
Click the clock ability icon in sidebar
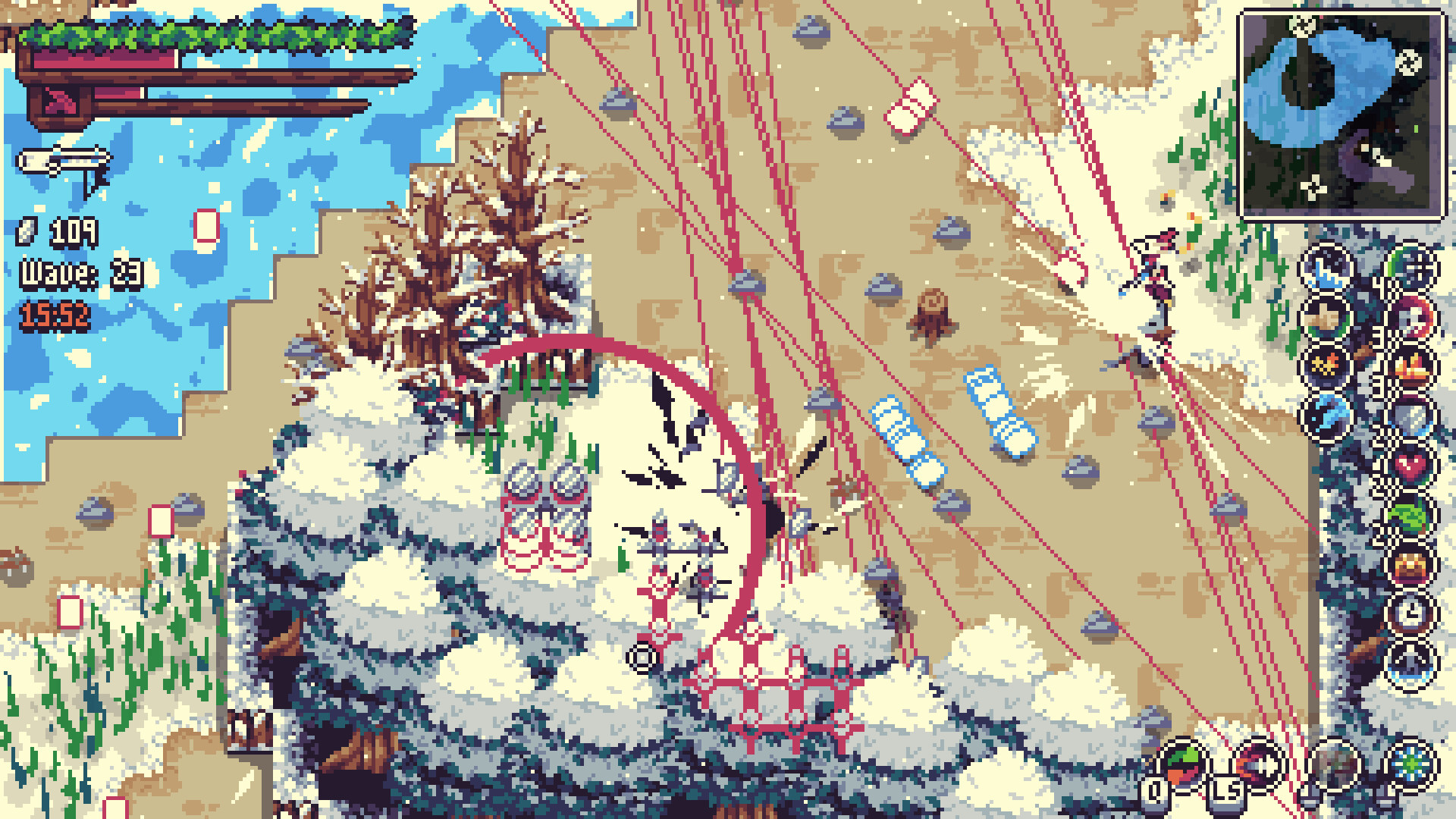1409,611
